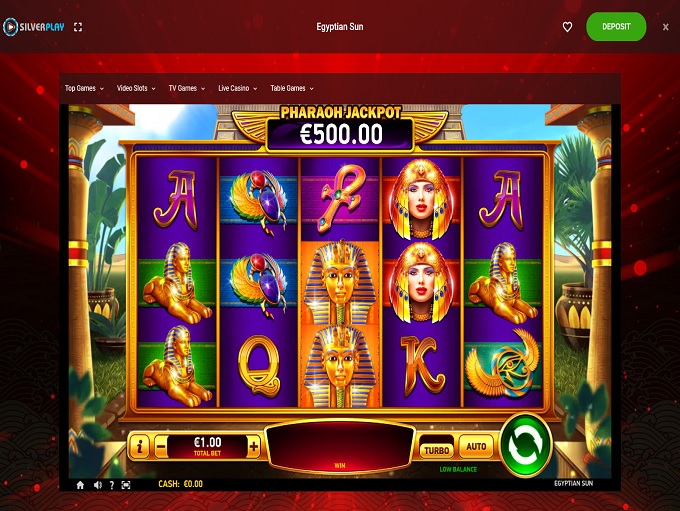Expand the TV Games menu

point(186,88)
